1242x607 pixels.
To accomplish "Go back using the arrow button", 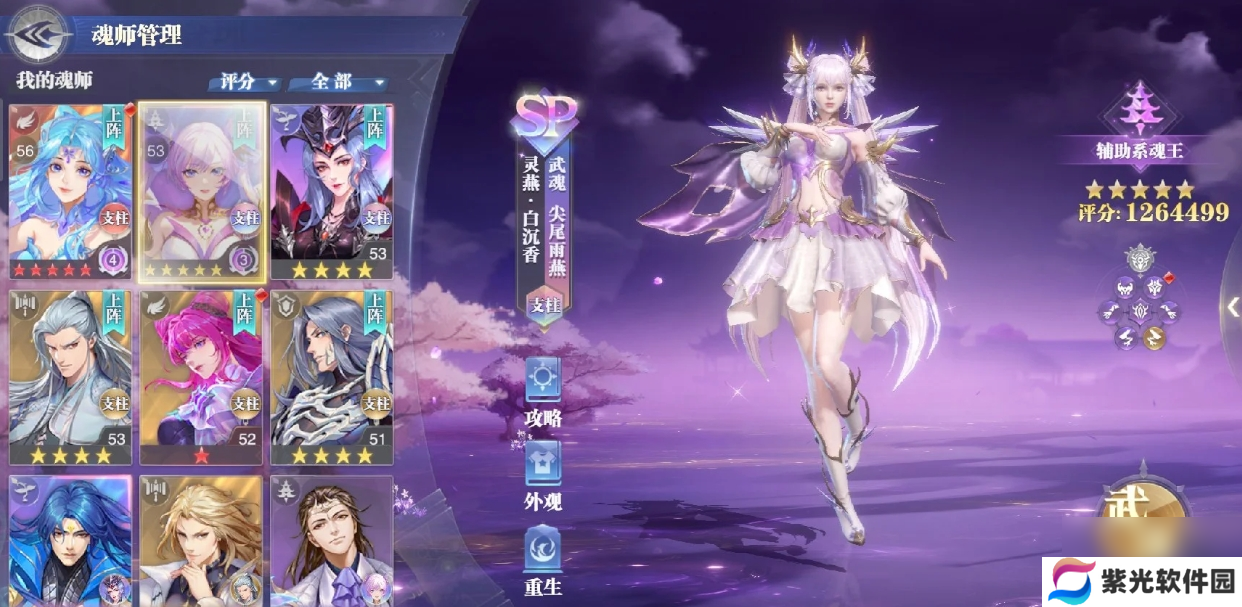I will (x=36, y=33).
